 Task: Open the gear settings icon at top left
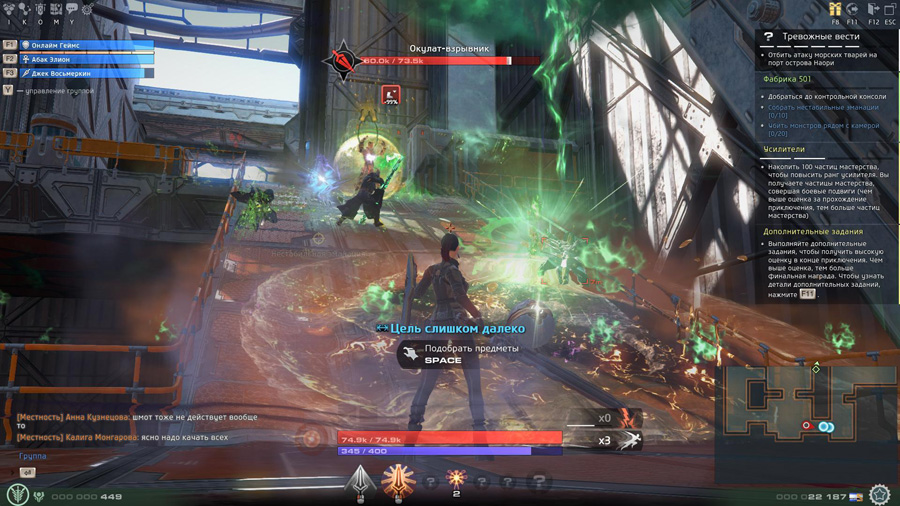point(86,9)
